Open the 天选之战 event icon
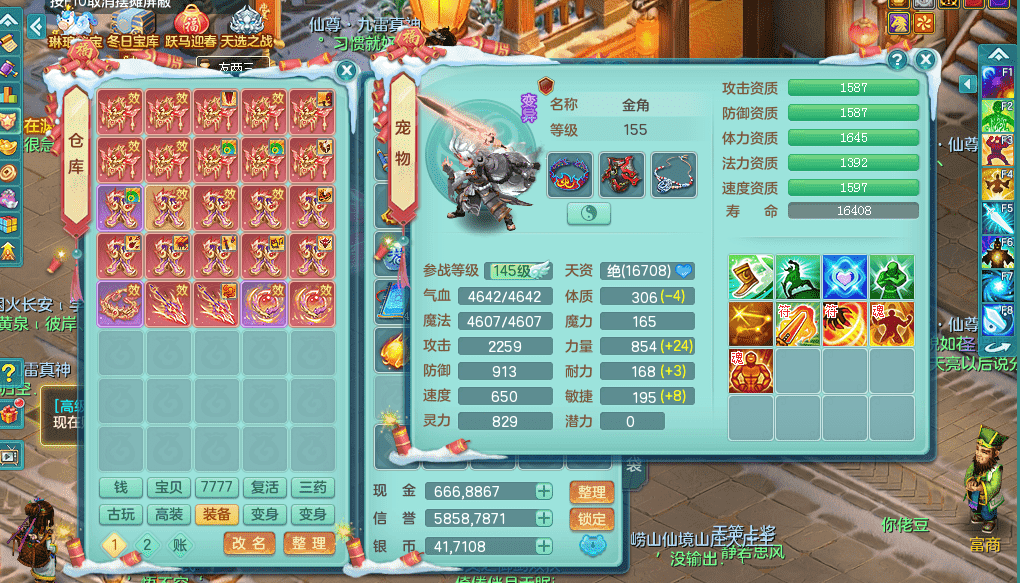 (x=246, y=27)
